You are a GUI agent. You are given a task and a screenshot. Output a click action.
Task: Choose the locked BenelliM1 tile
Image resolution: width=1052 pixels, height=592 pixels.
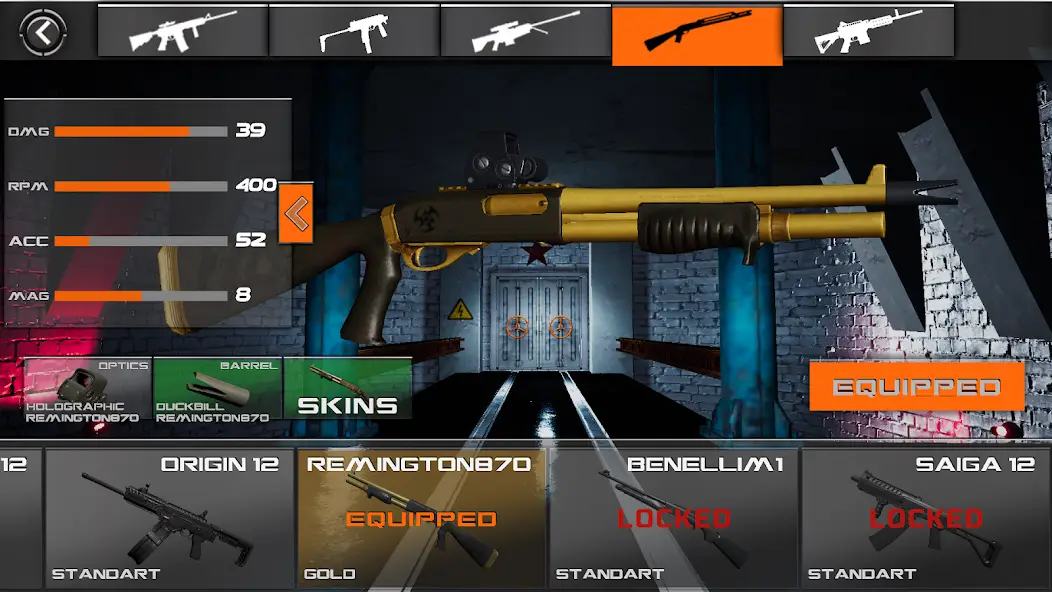click(x=674, y=517)
